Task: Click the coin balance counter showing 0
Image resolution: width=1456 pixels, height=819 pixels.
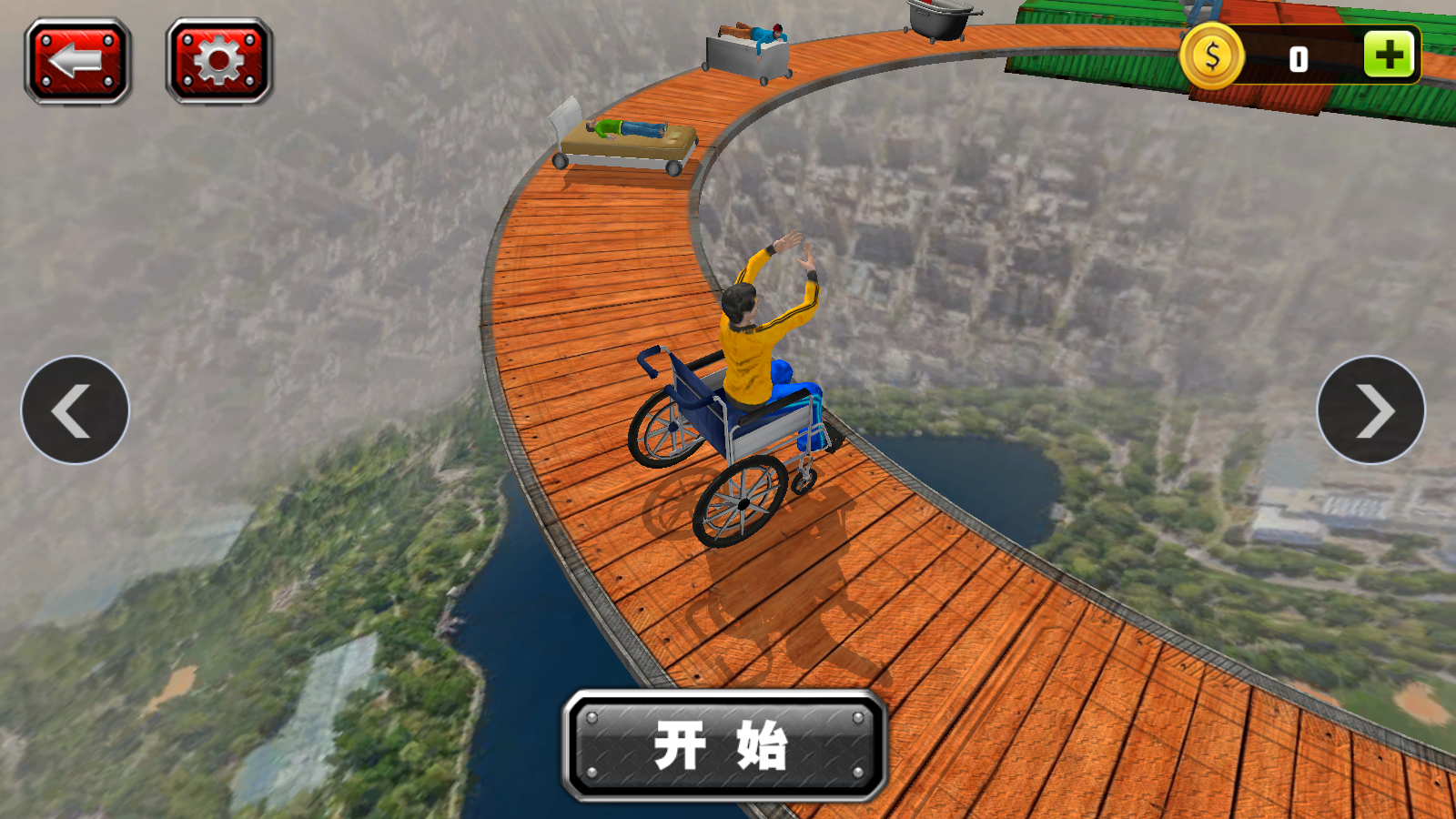Action: tap(1299, 56)
